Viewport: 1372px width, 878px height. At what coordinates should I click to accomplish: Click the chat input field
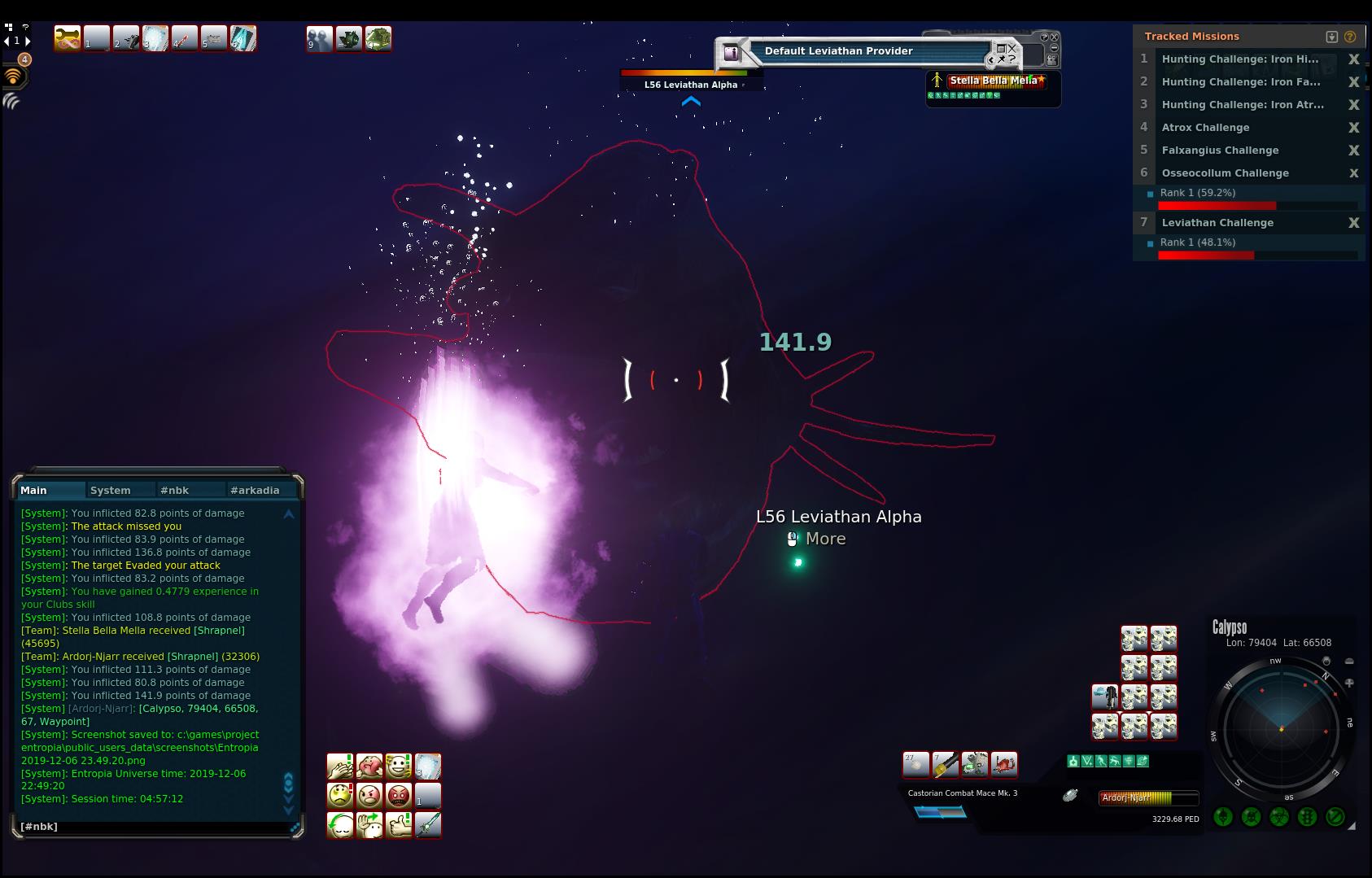tap(155, 827)
